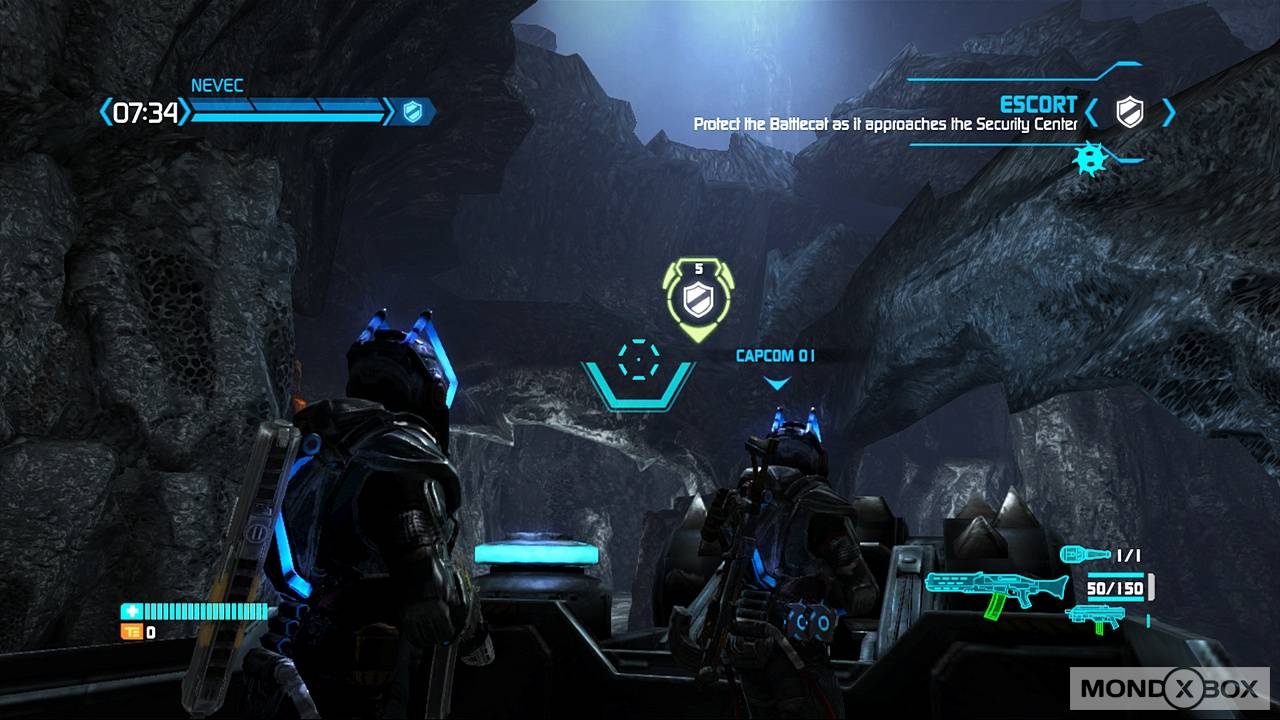Image resolution: width=1280 pixels, height=720 pixels.
Task: Click the health cross icon
Action: point(131,611)
